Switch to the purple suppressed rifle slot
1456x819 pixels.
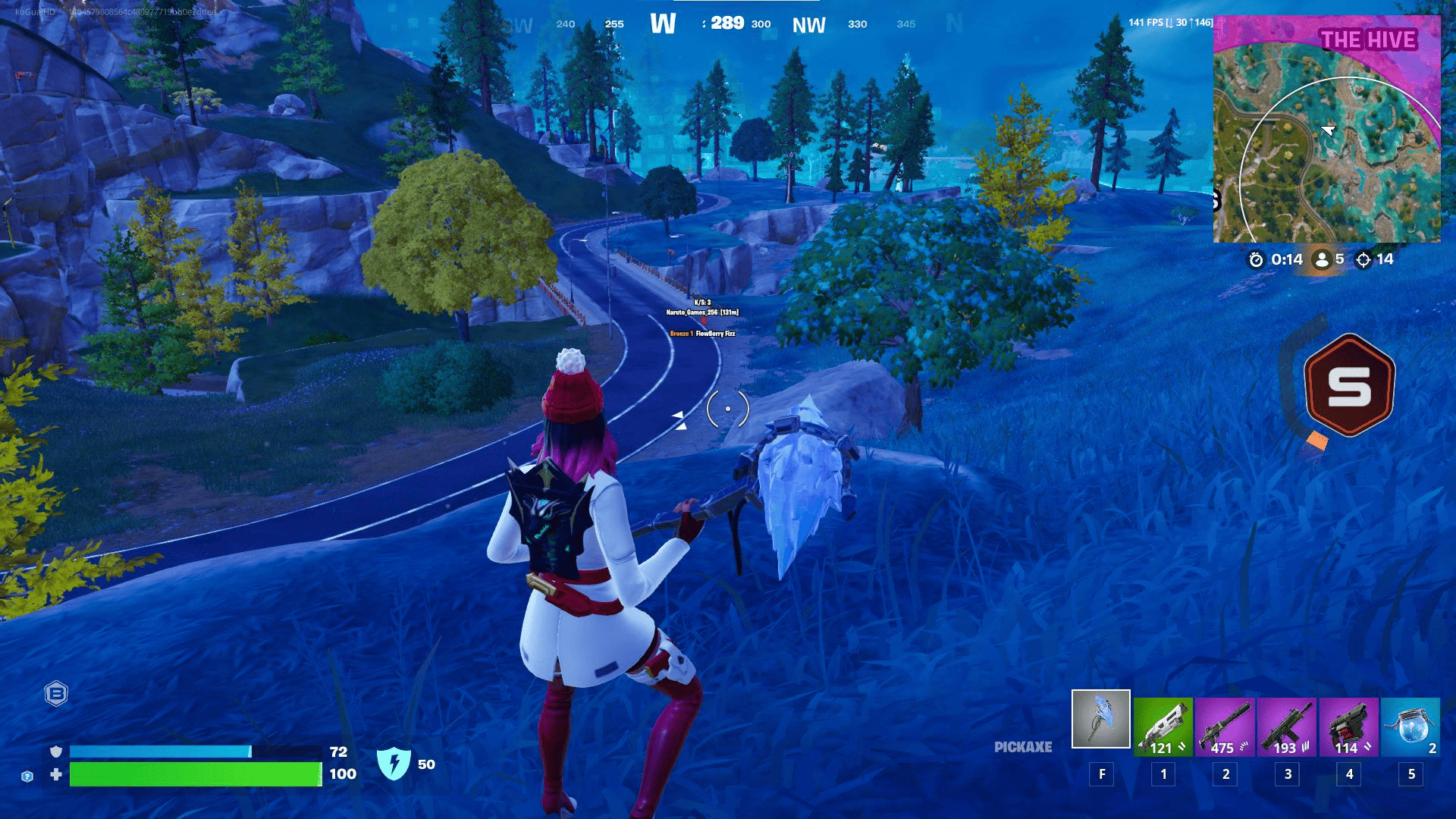[x=1225, y=727]
